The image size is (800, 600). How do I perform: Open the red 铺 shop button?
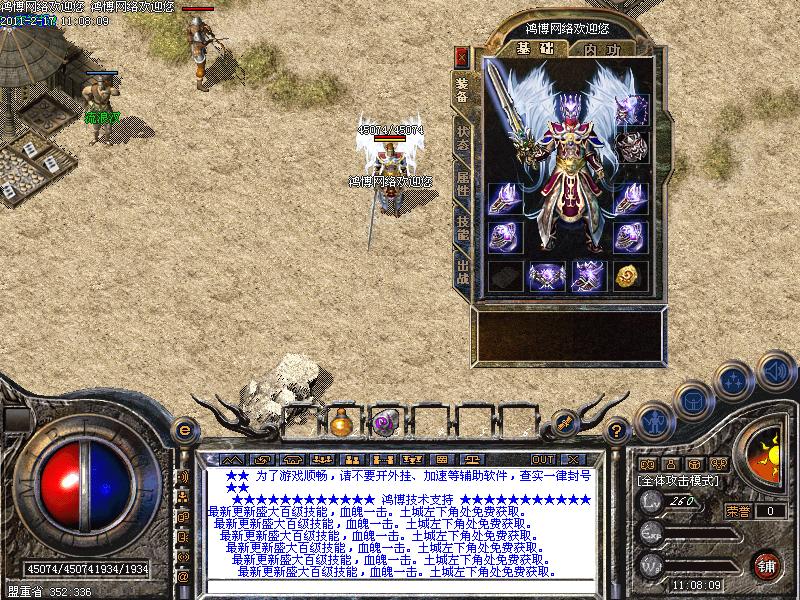[767, 563]
